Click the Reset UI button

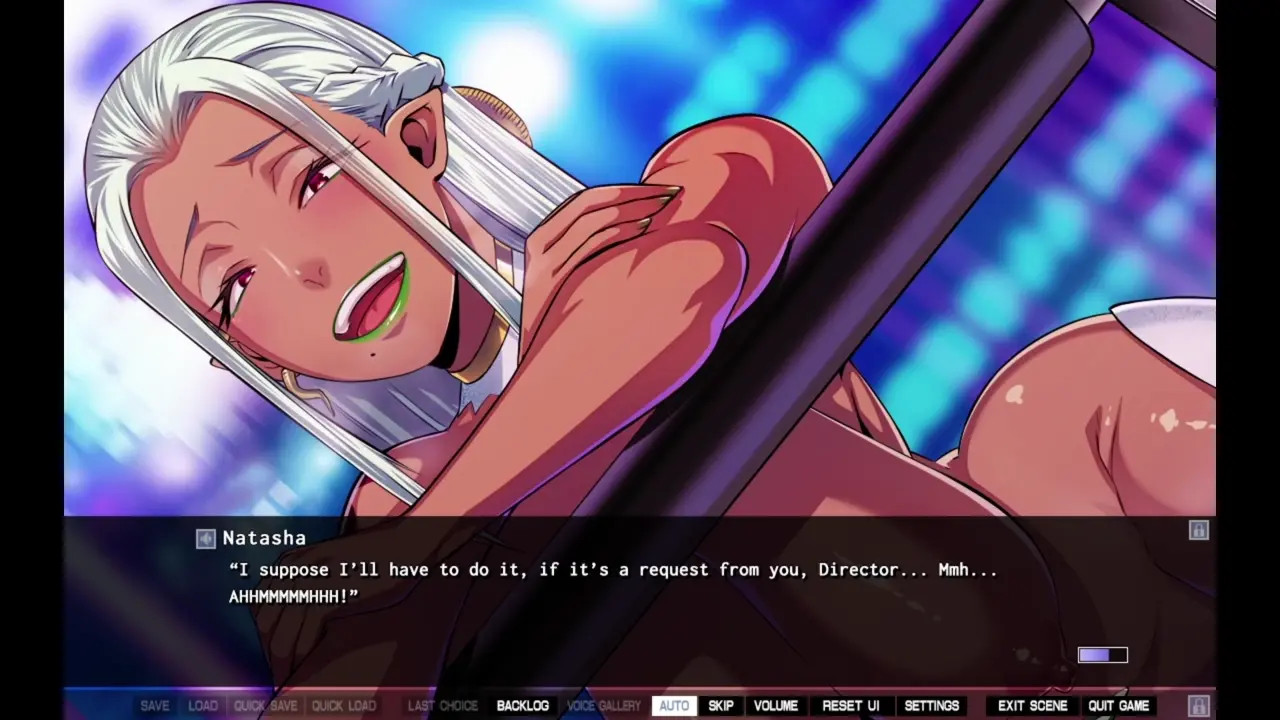pyautogui.click(x=851, y=706)
